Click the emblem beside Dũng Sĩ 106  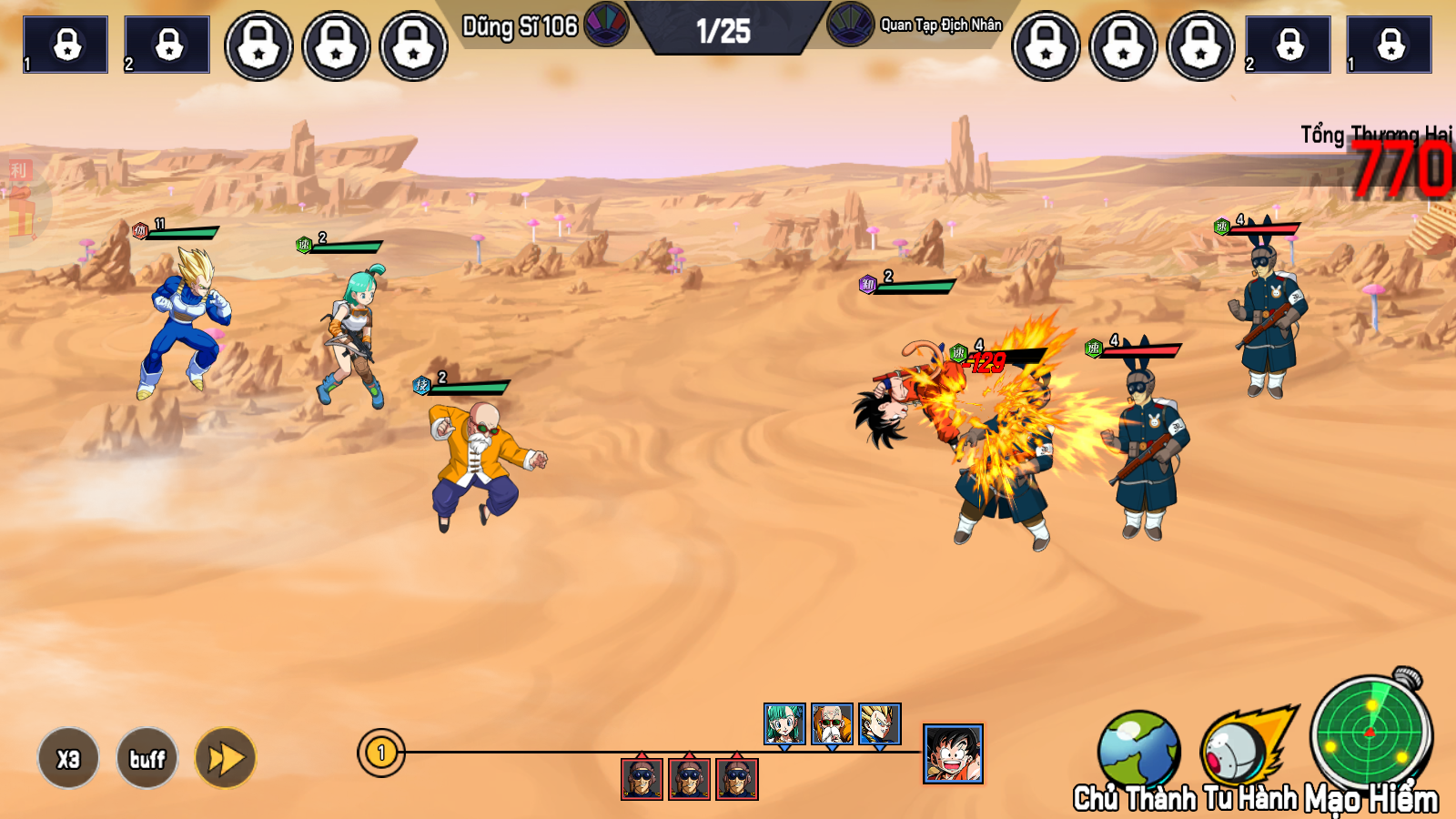click(606, 24)
